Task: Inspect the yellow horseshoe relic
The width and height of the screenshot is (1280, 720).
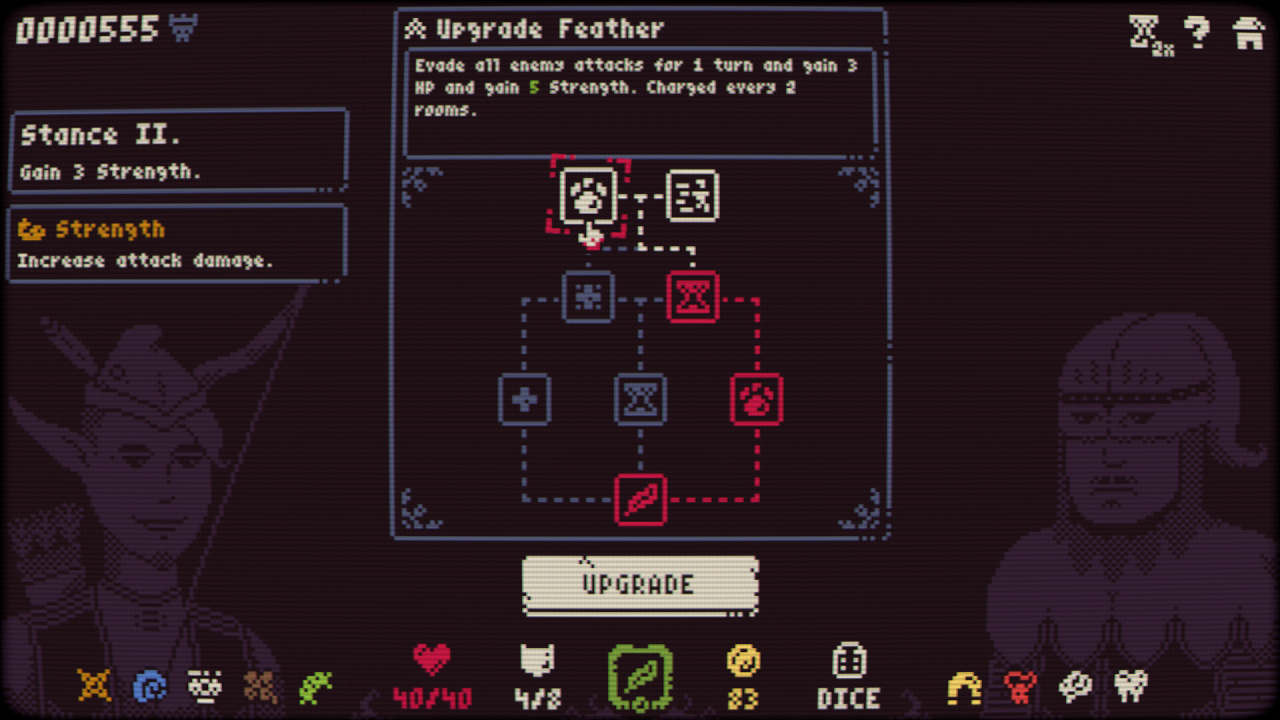Action: pos(965,687)
